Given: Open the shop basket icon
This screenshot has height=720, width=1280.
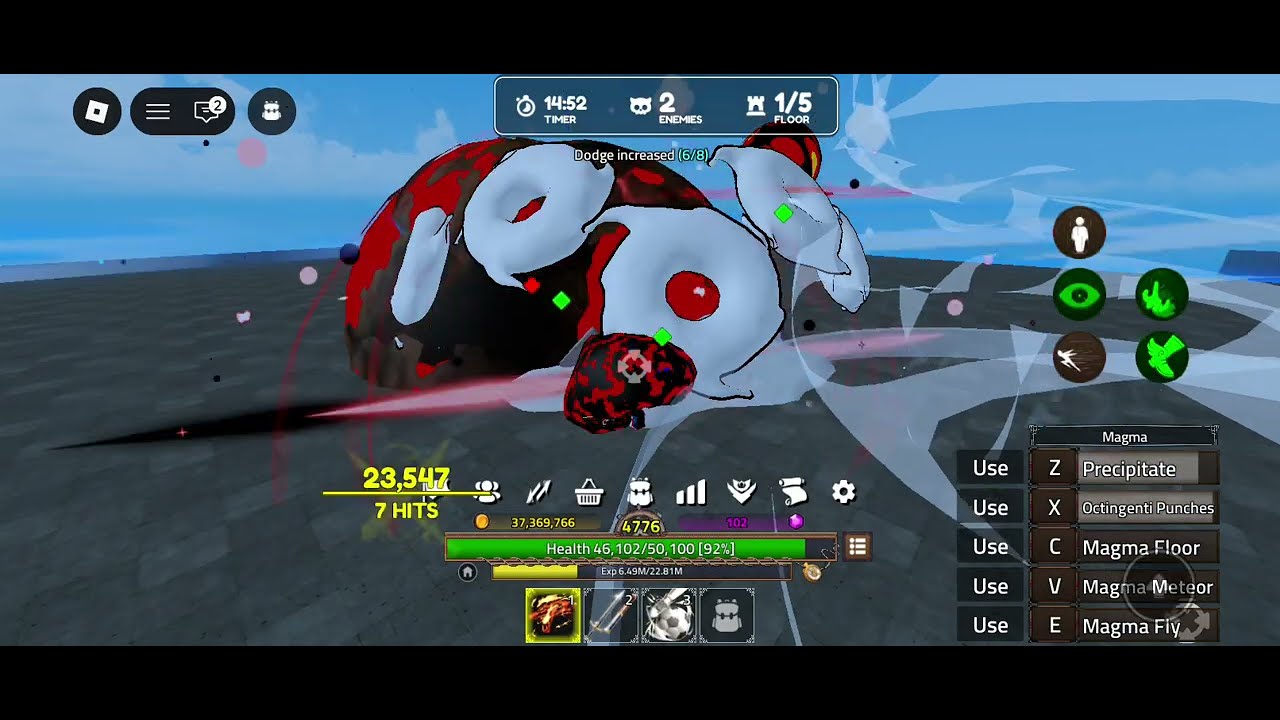Looking at the screenshot, I should [x=589, y=492].
